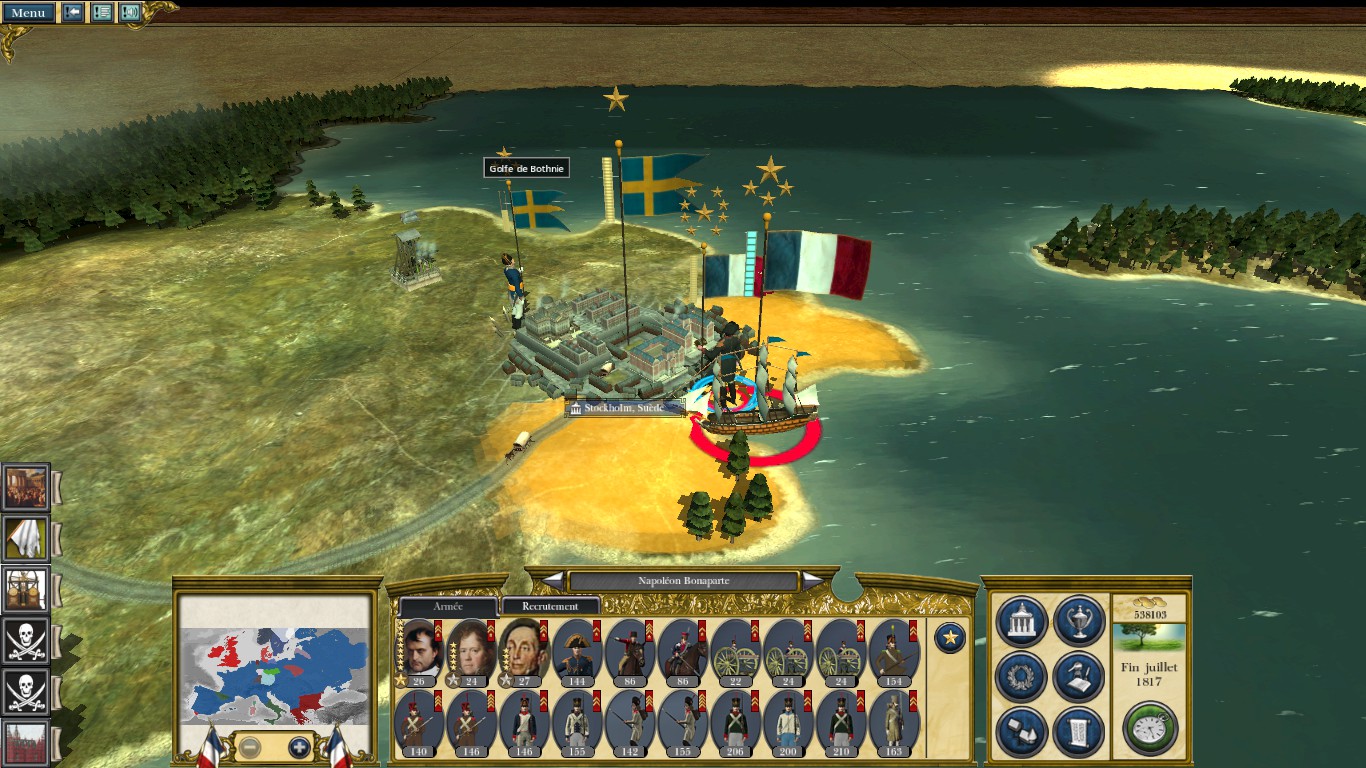Click the gold star button beside army cards
The image size is (1366, 768).
(x=949, y=637)
